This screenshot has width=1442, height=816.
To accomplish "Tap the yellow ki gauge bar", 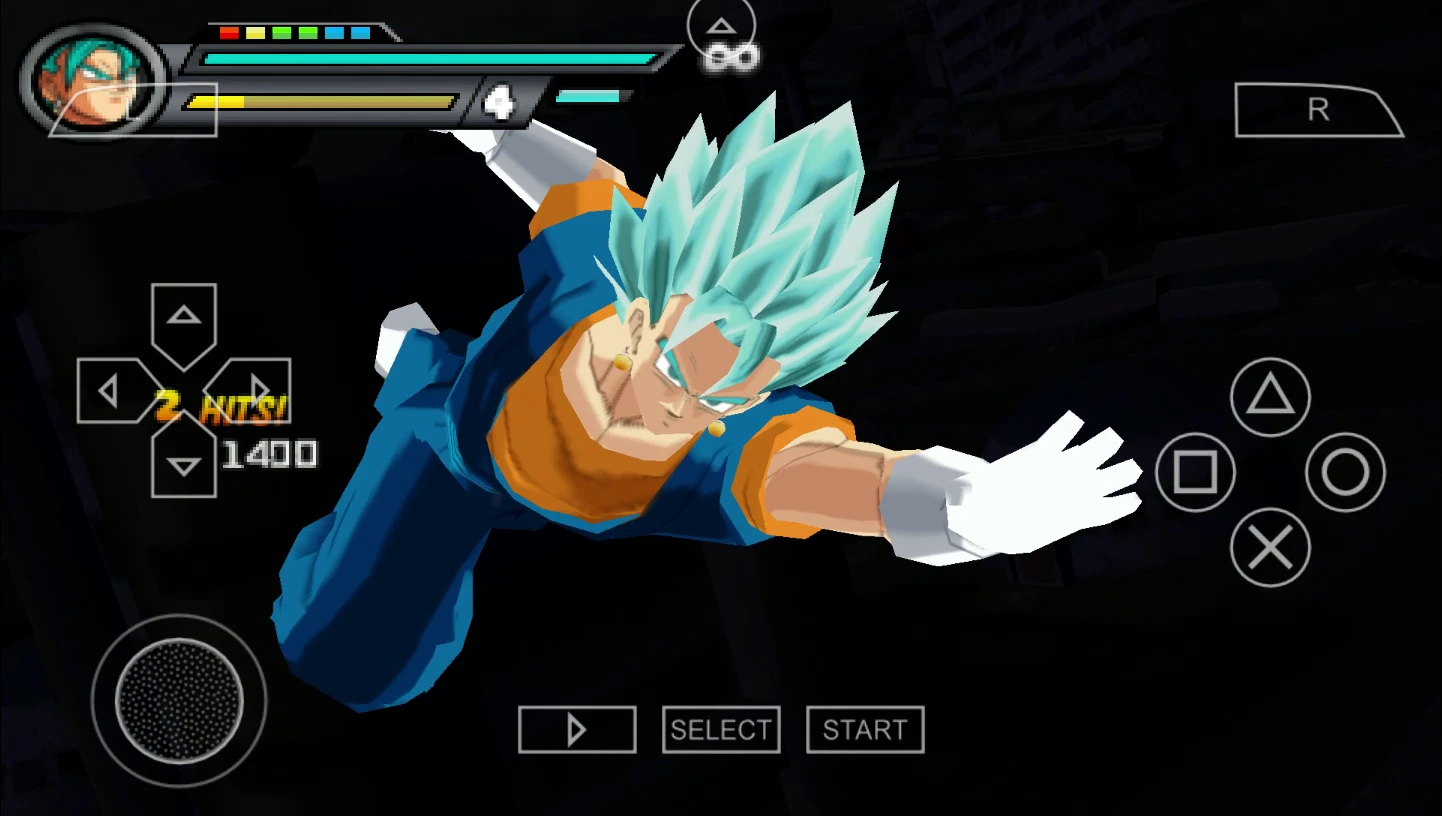I will coord(320,100).
